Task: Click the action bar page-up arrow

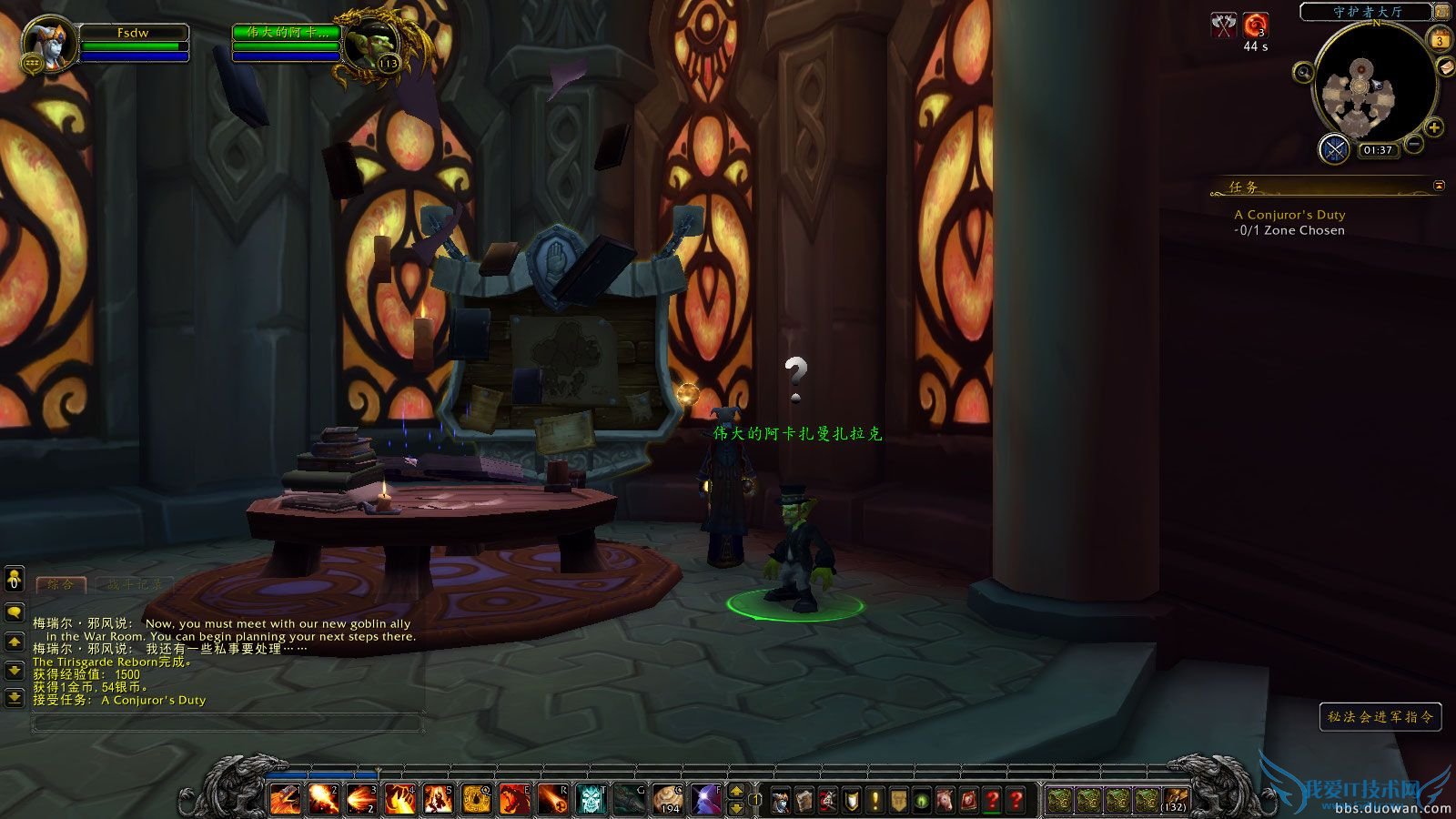Action: [x=736, y=793]
